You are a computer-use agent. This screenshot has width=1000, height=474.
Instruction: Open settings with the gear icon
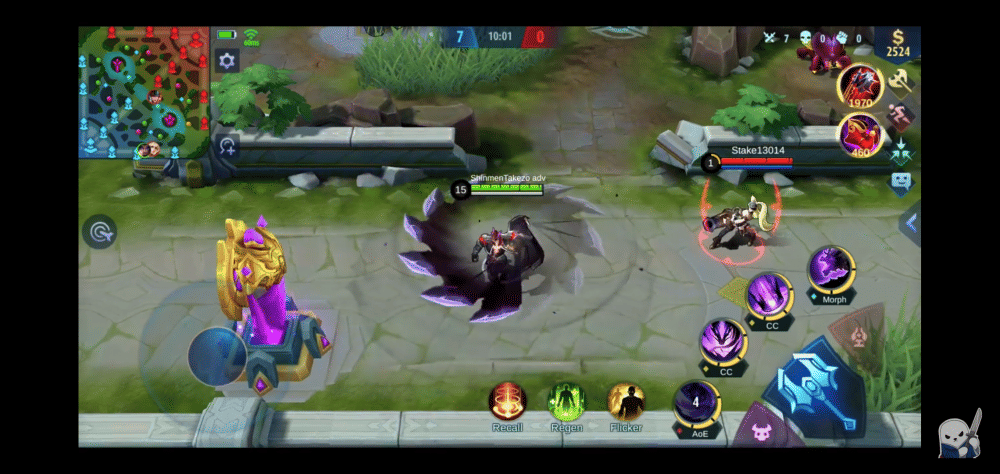[227, 62]
